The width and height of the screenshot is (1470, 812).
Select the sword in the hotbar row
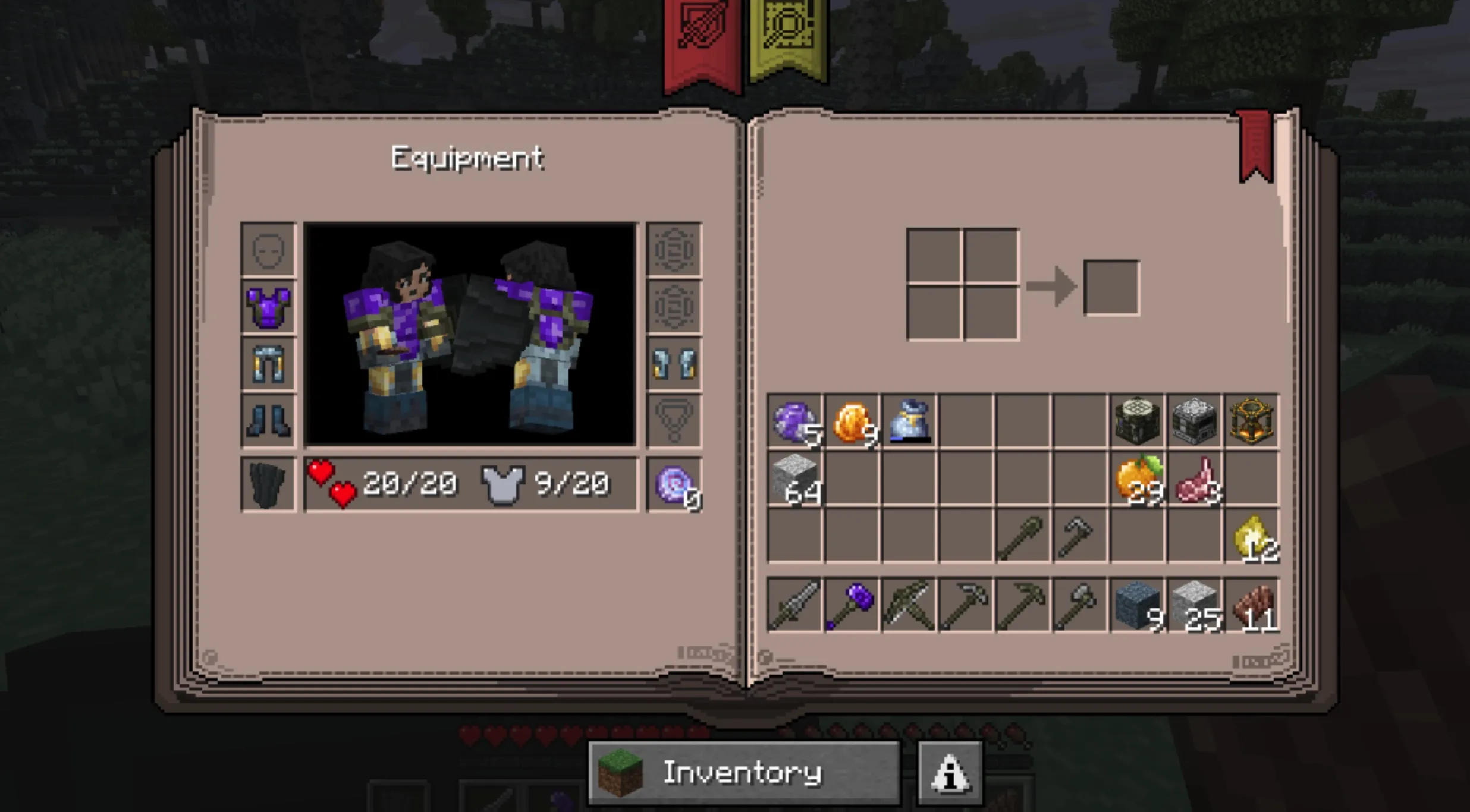[x=794, y=605]
